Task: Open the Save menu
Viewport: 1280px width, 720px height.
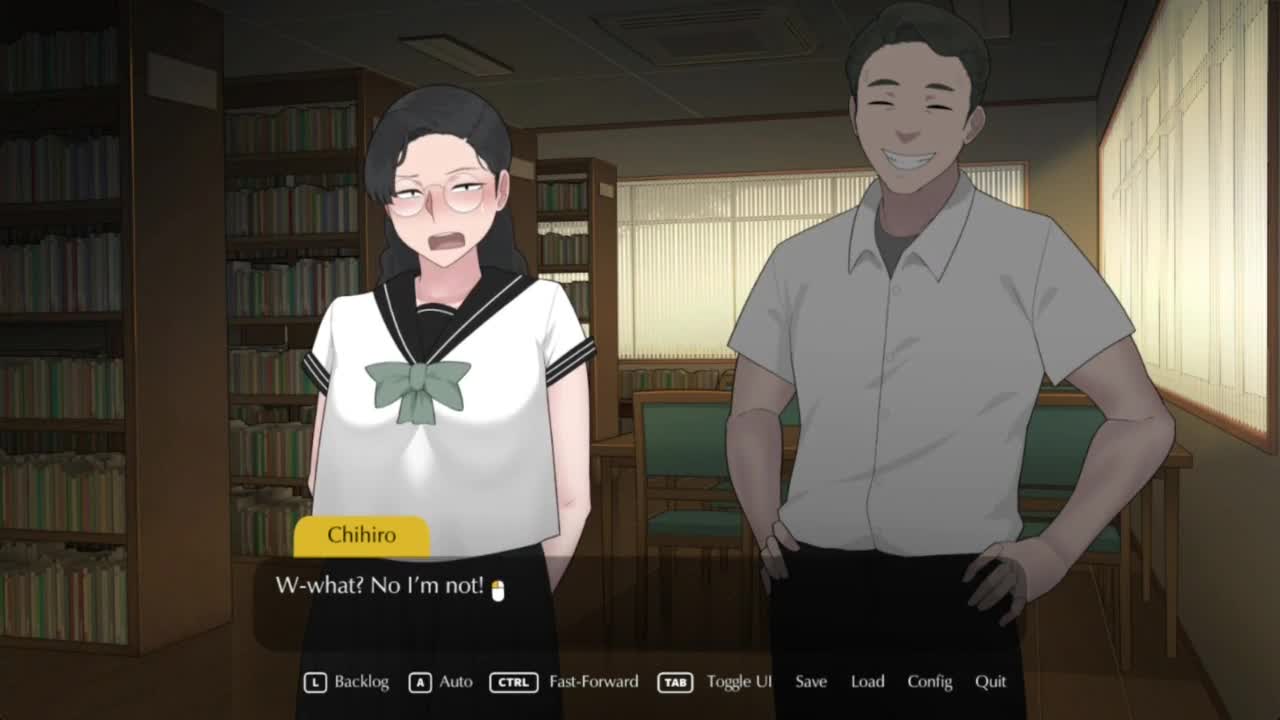Action: pyautogui.click(x=811, y=682)
